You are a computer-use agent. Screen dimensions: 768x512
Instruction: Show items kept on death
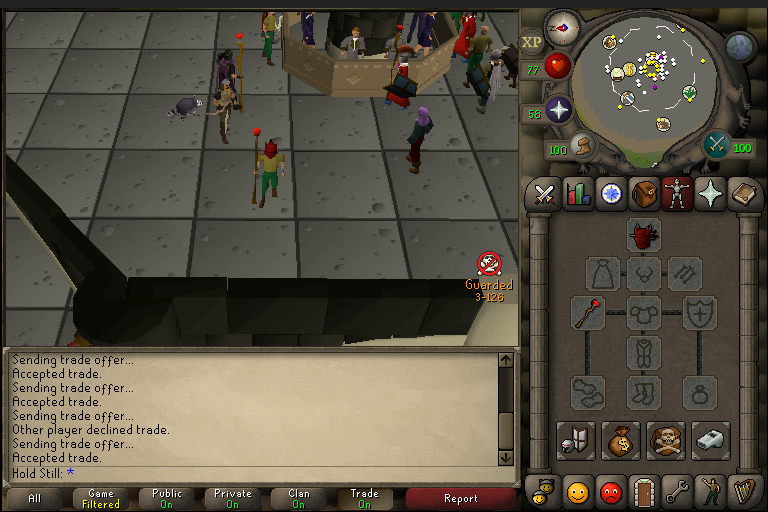pyautogui.click(x=666, y=440)
